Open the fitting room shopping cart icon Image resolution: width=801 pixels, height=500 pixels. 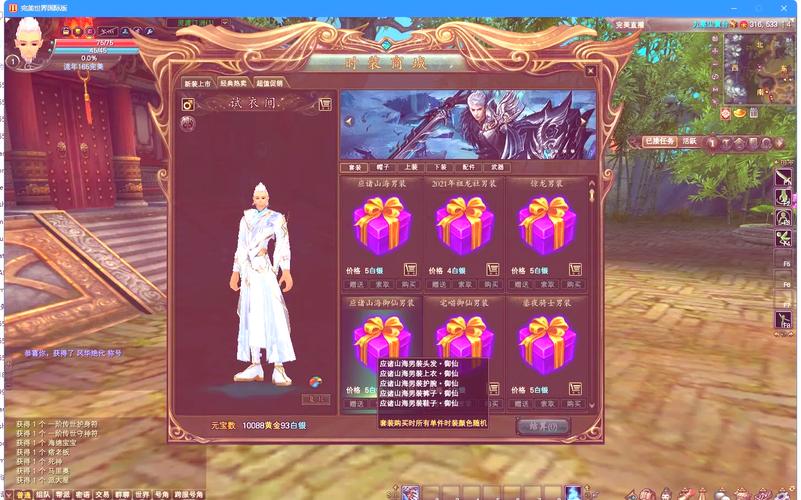tap(325, 104)
